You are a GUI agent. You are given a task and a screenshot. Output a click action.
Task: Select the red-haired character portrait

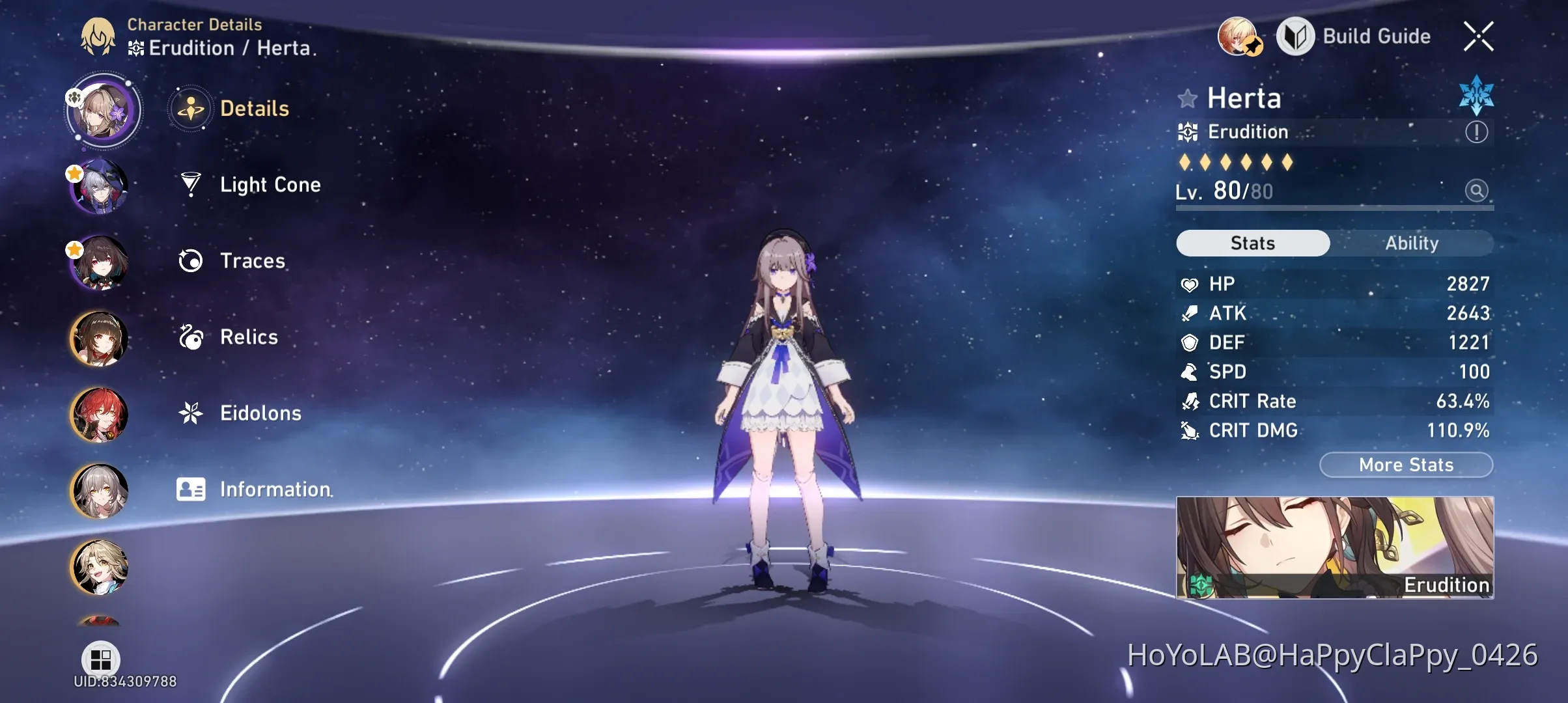pyautogui.click(x=99, y=414)
